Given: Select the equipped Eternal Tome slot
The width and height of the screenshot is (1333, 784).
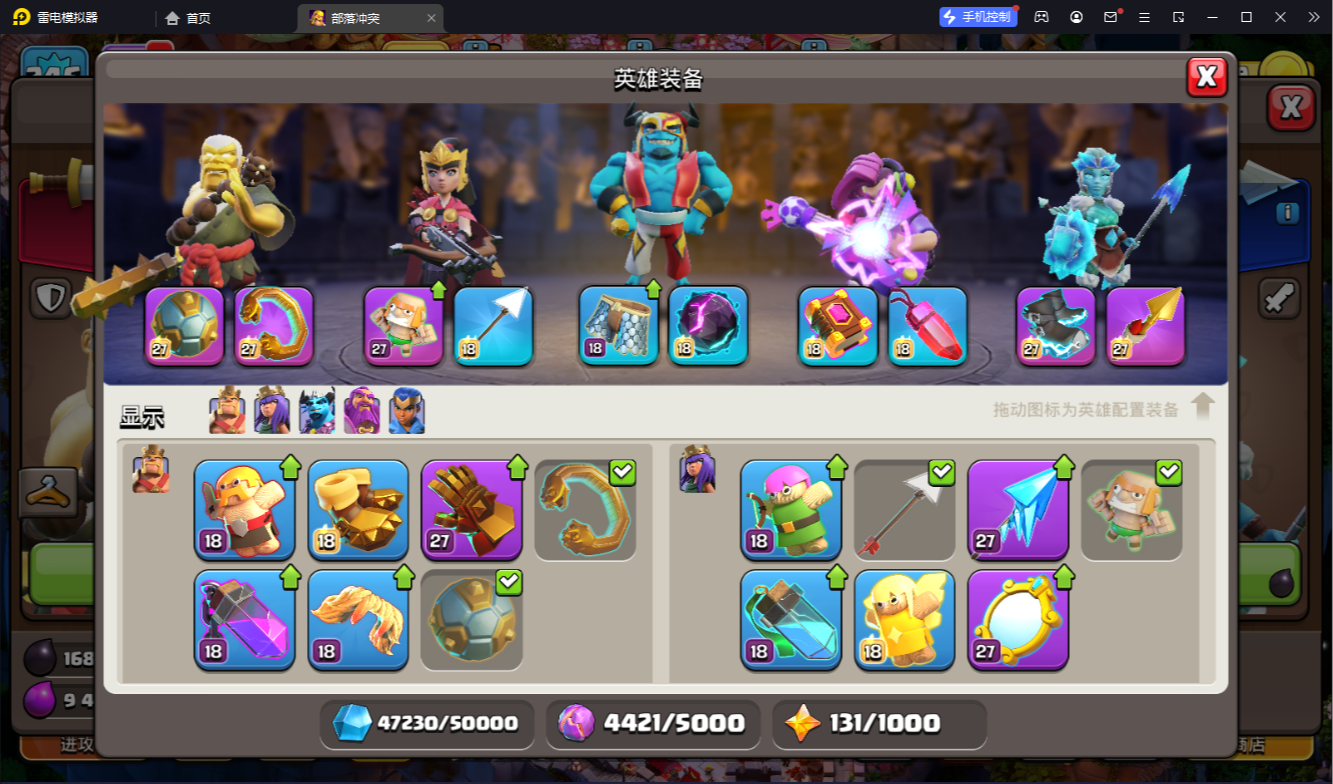Looking at the screenshot, I should pyautogui.click(x=838, y=325).
